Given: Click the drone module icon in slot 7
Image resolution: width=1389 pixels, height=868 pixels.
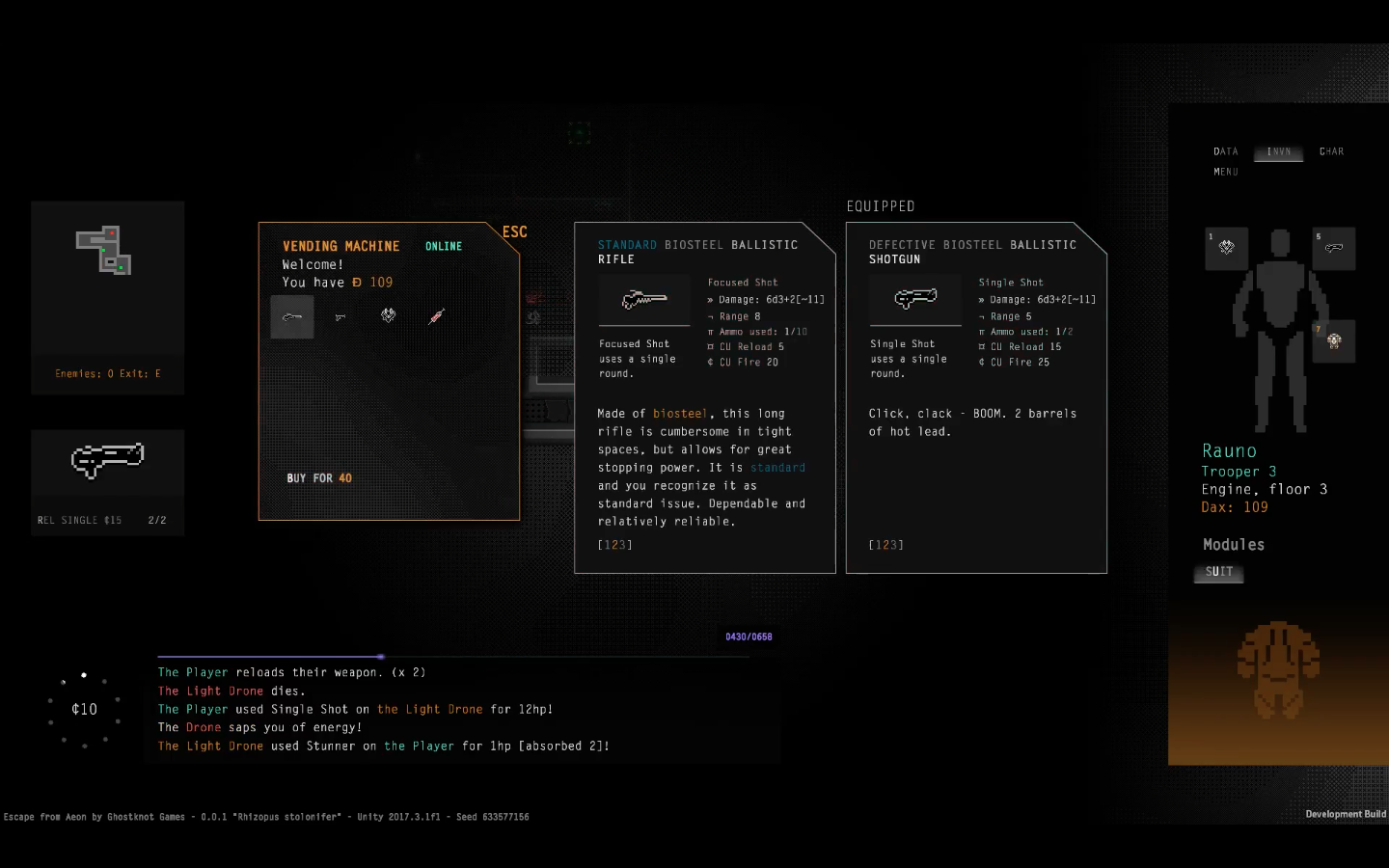Looking at the screenshot, I should pyautogui.click(x=1334, y=340).
